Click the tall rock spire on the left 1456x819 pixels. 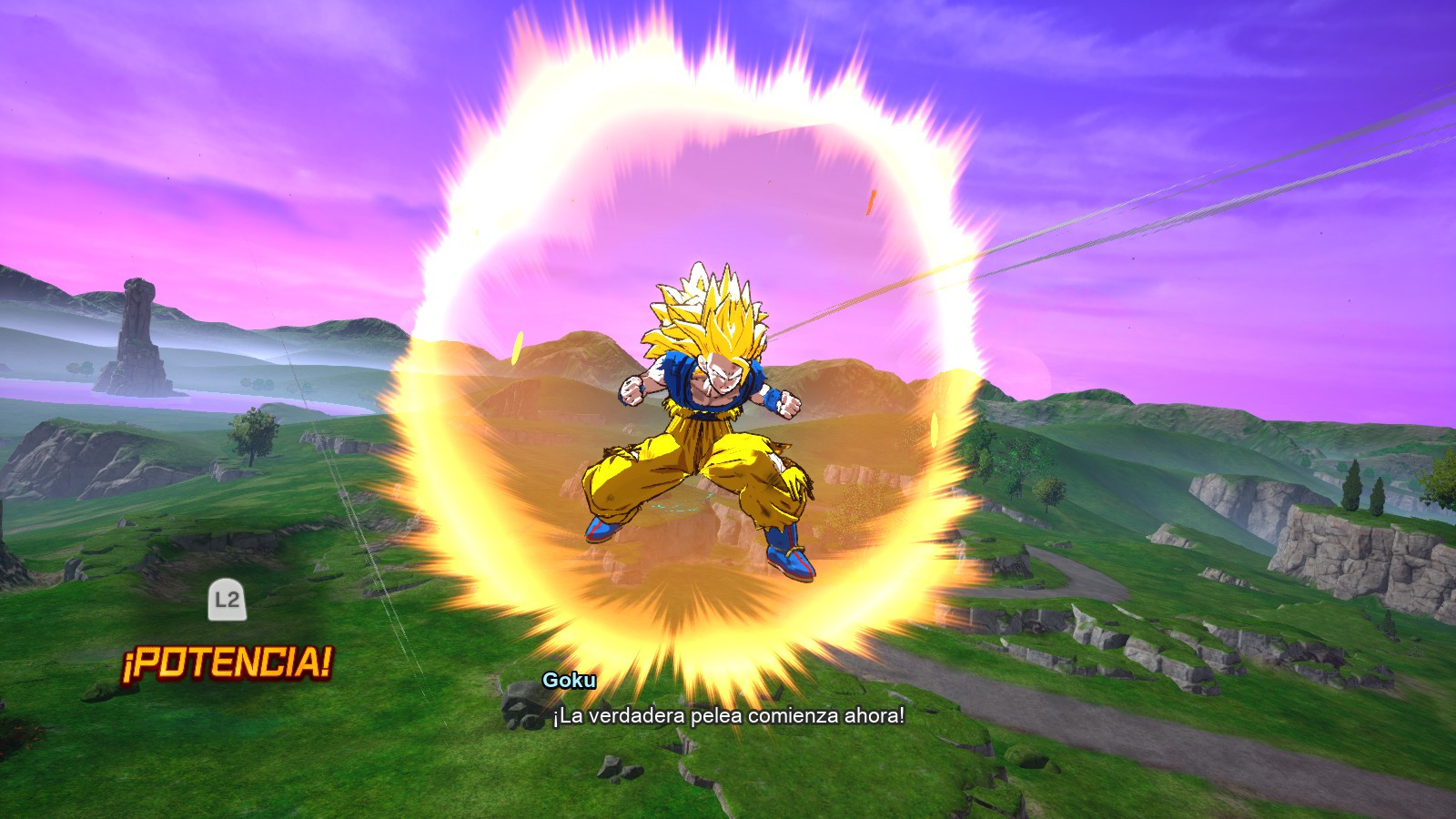pos(136,328)
